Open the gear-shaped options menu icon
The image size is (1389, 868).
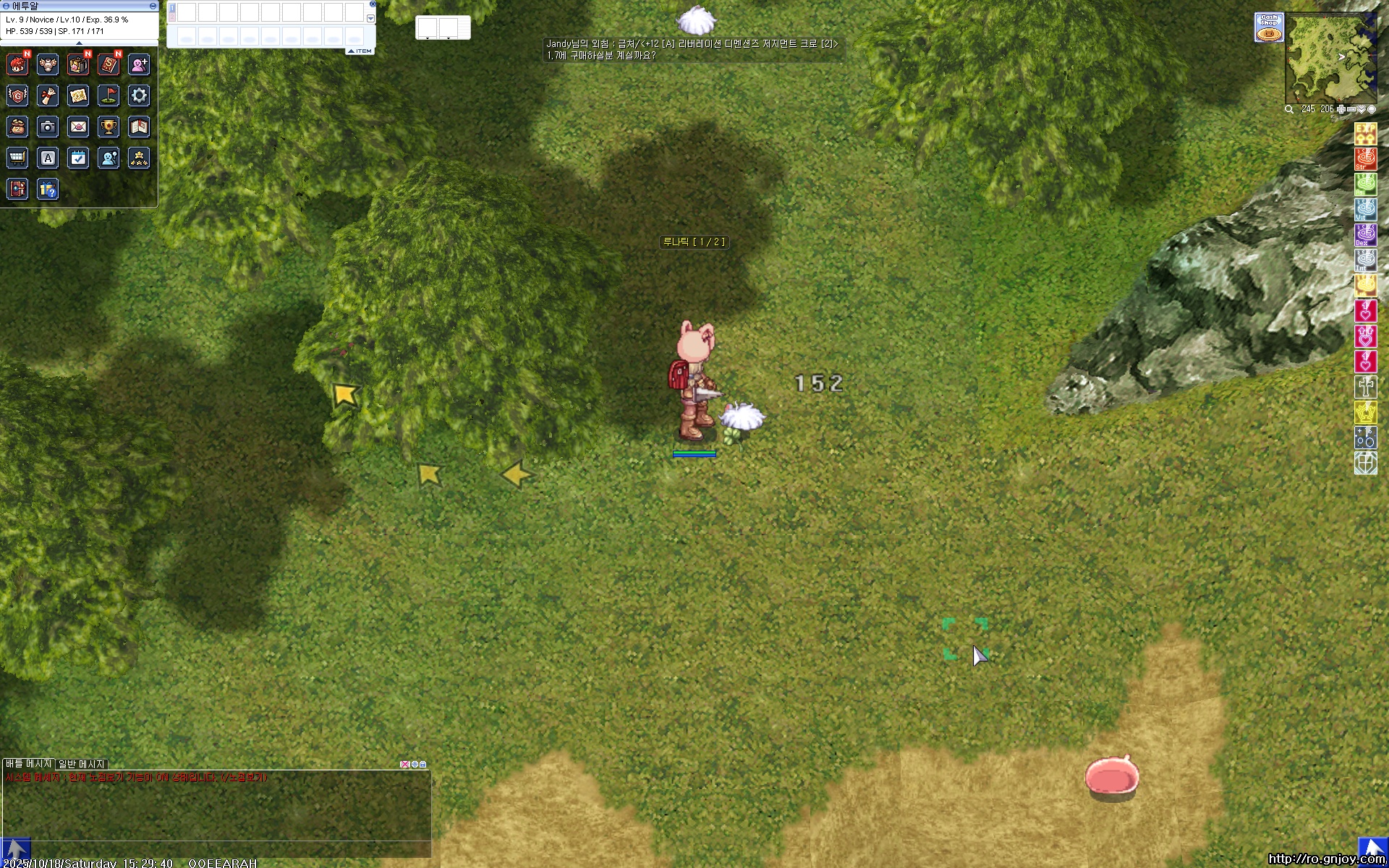[139, 95]
